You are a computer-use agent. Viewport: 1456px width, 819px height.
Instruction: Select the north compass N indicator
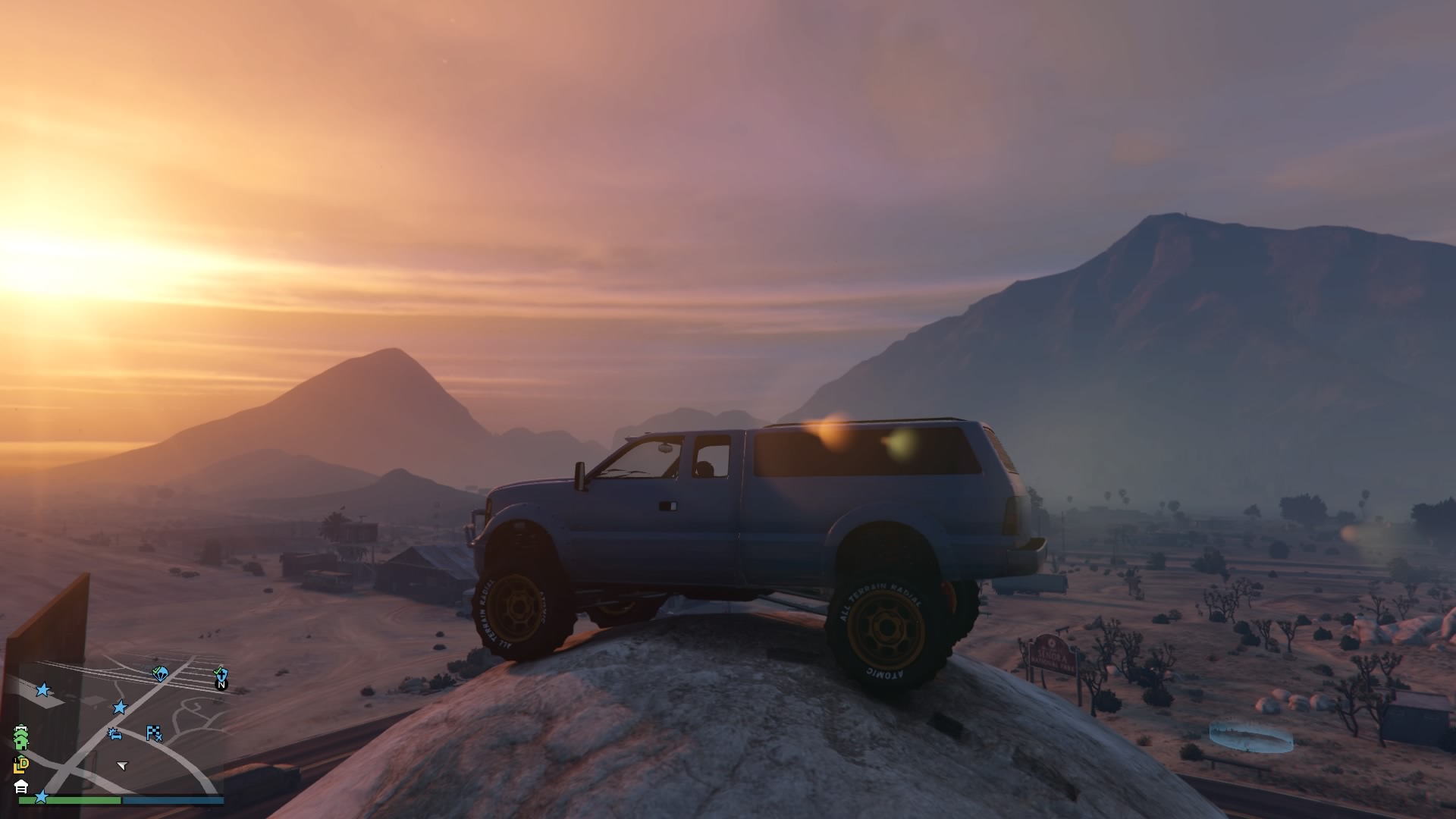(x=221, y=685)
